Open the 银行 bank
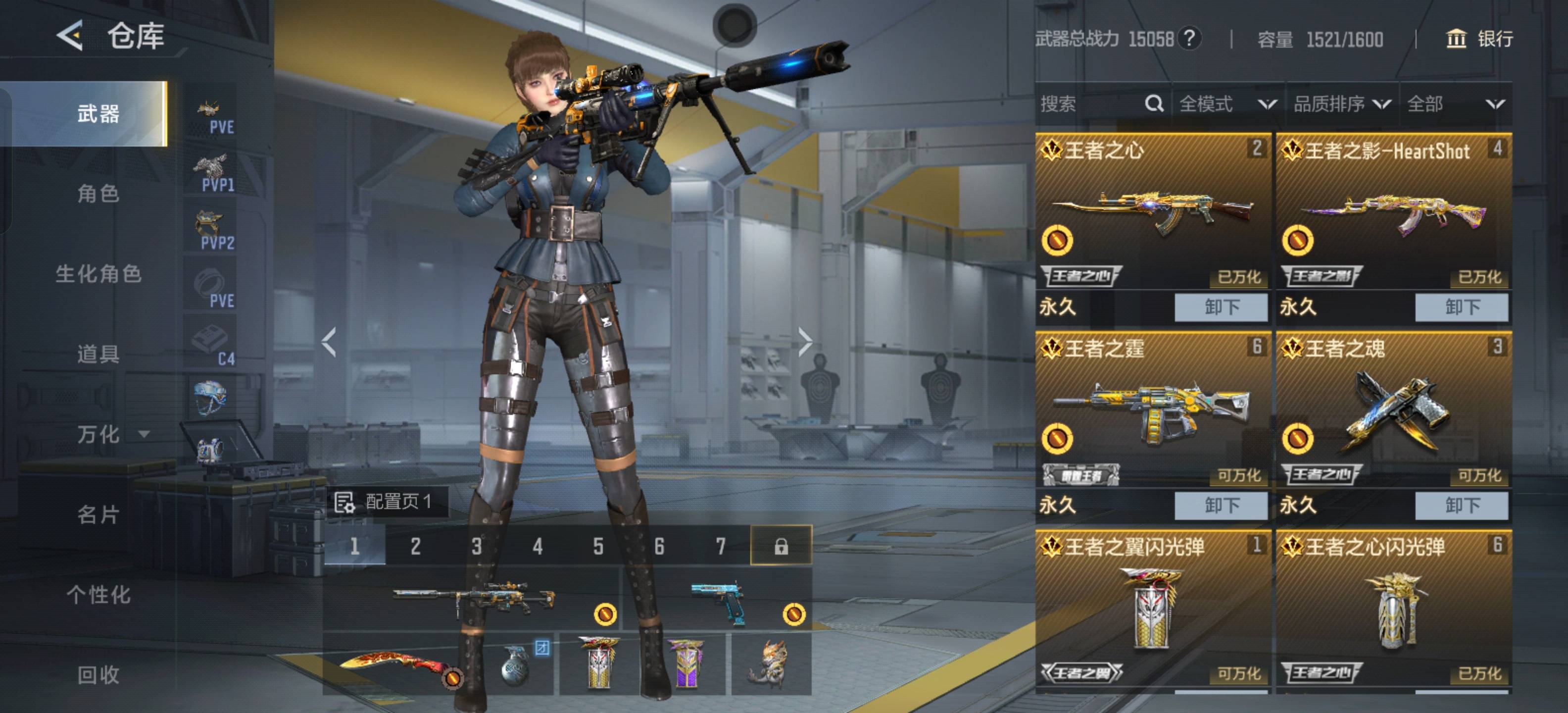 click(x=1479, y=39)
